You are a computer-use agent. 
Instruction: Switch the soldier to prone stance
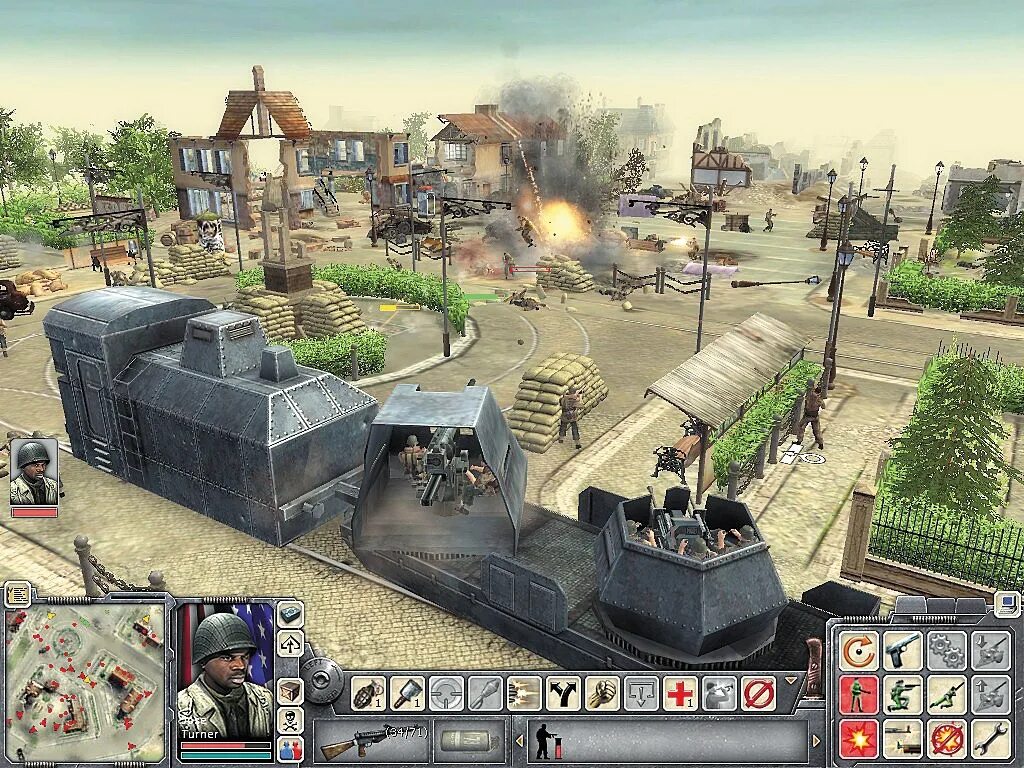(x=946, y=694)
